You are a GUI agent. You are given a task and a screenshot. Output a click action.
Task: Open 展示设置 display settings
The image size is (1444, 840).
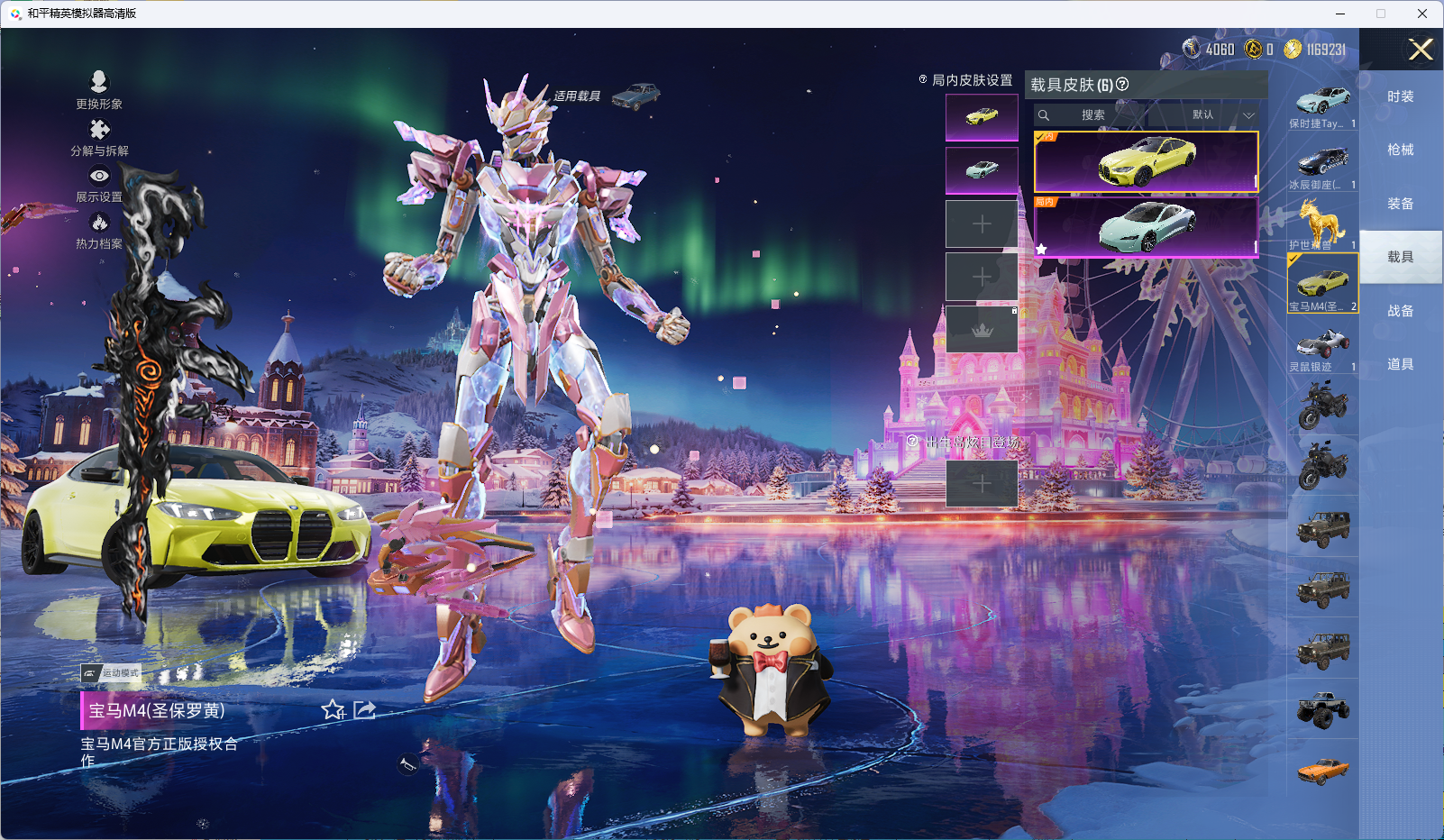click(x=99, y=183)
